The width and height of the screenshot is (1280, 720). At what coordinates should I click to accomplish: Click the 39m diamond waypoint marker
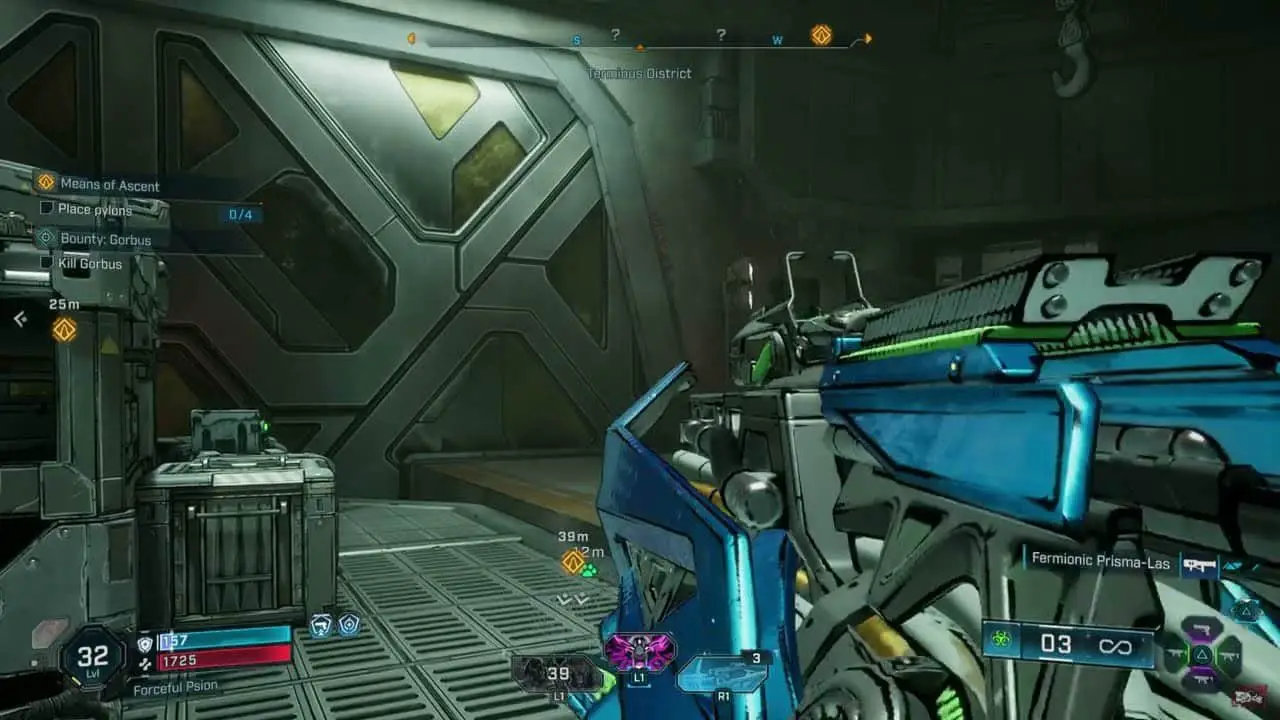pos(573,561)
